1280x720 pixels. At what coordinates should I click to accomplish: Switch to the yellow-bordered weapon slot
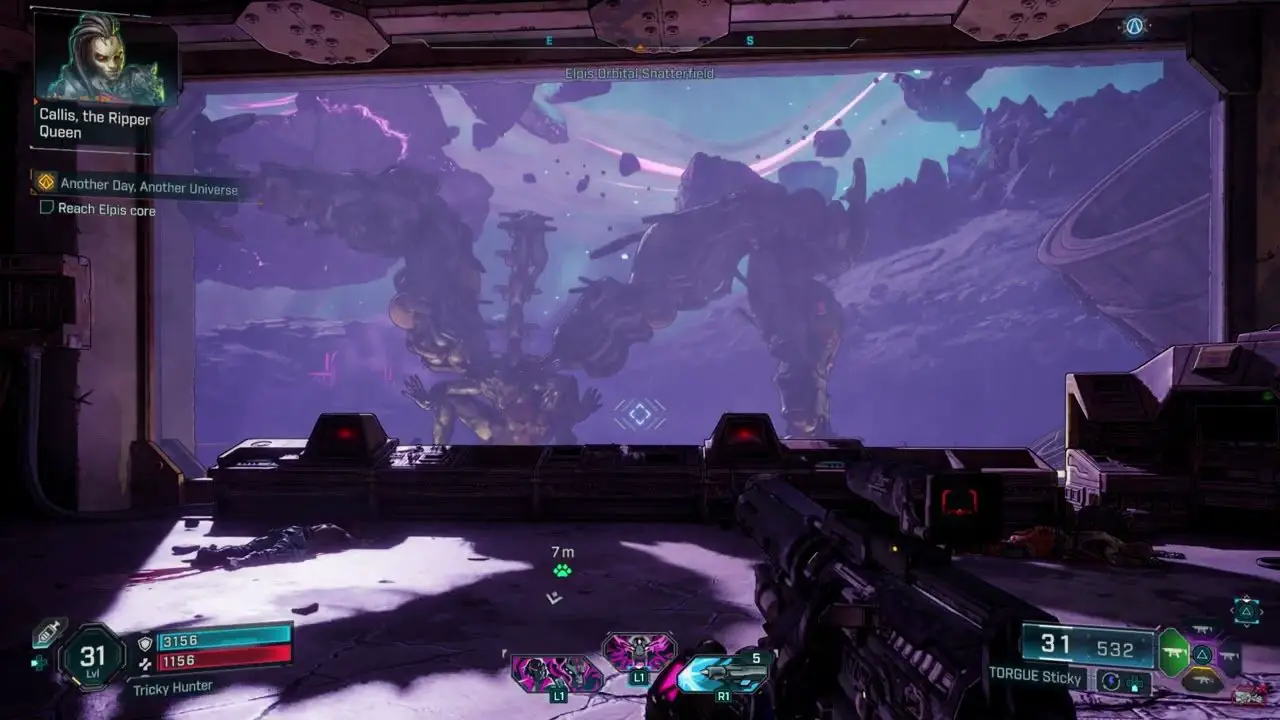(1204, 680)
